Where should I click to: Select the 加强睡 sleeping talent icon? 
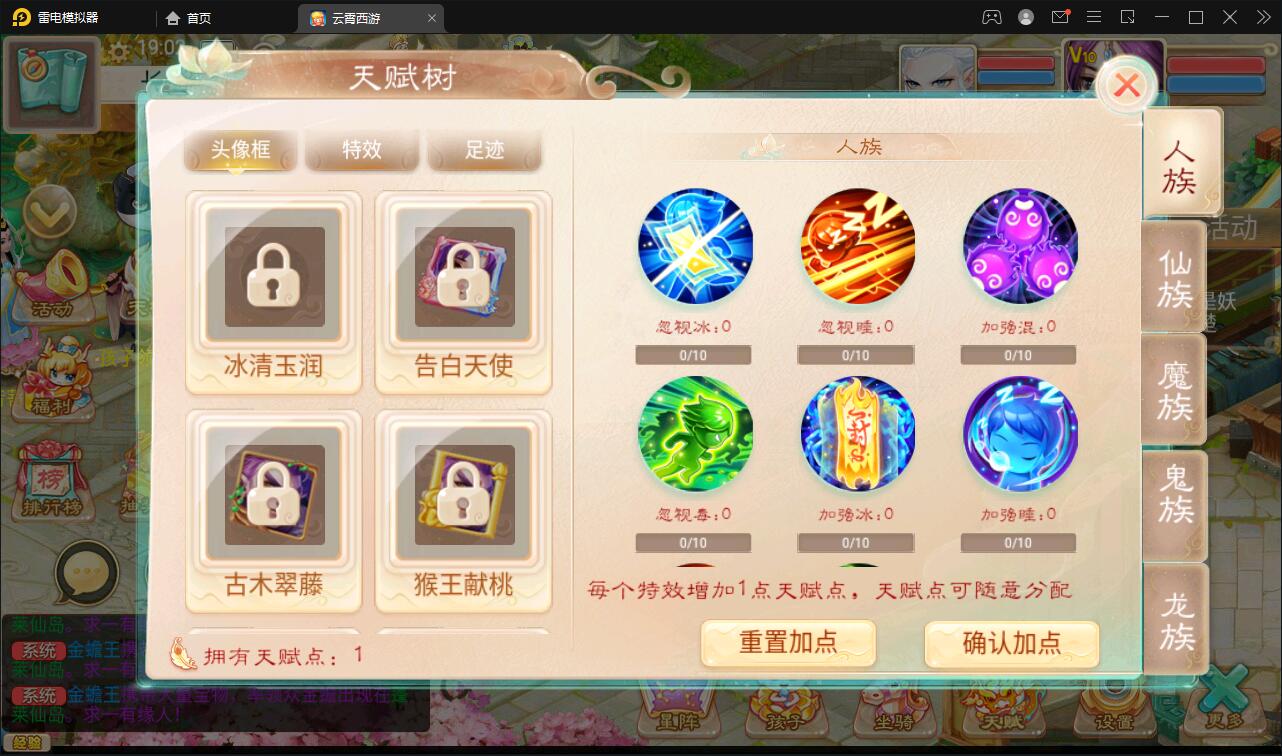pos(1019,433)
